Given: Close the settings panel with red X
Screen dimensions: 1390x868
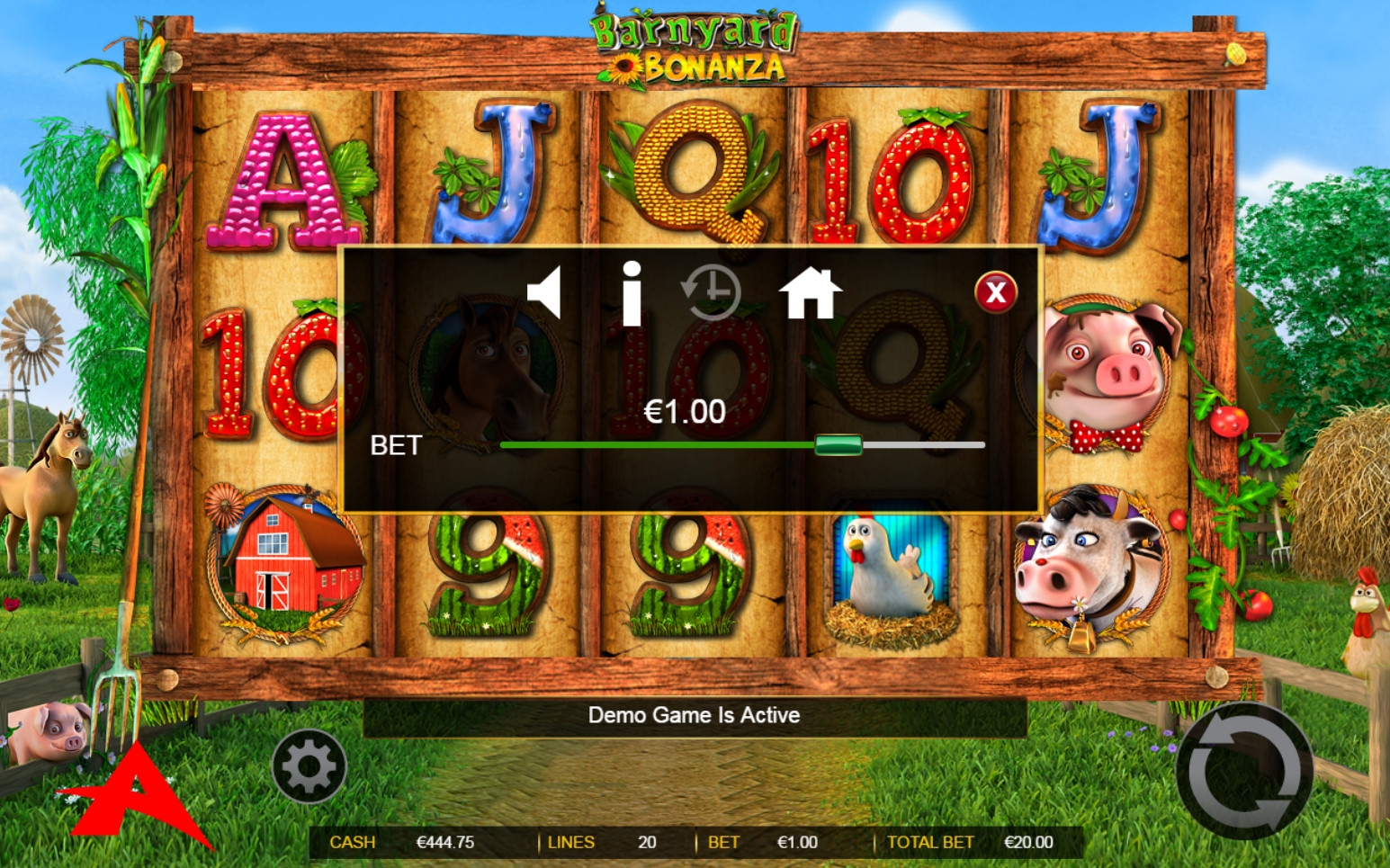Looking at the screenshot, I should point(995,292).
